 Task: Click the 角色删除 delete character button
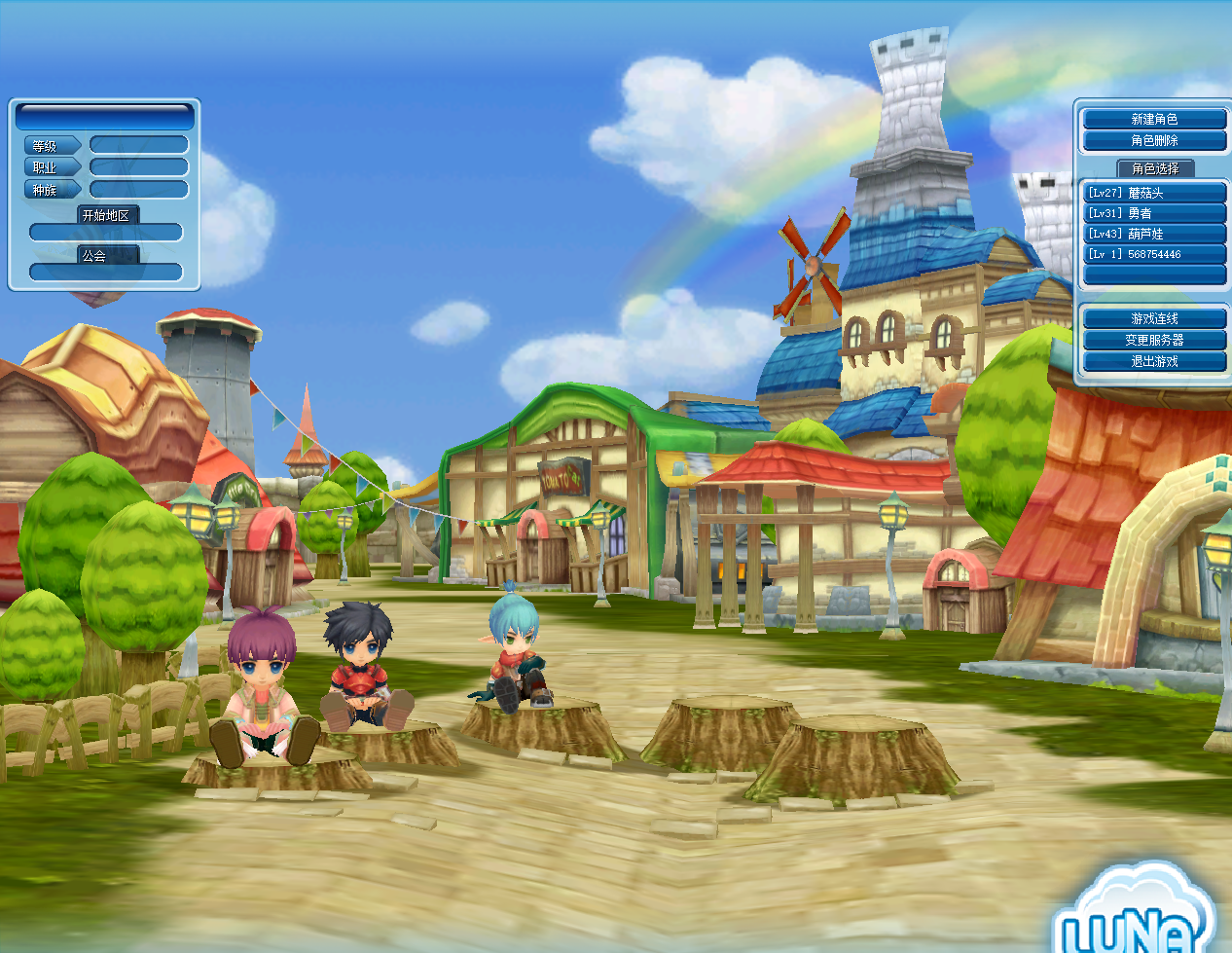(1154, 140)
